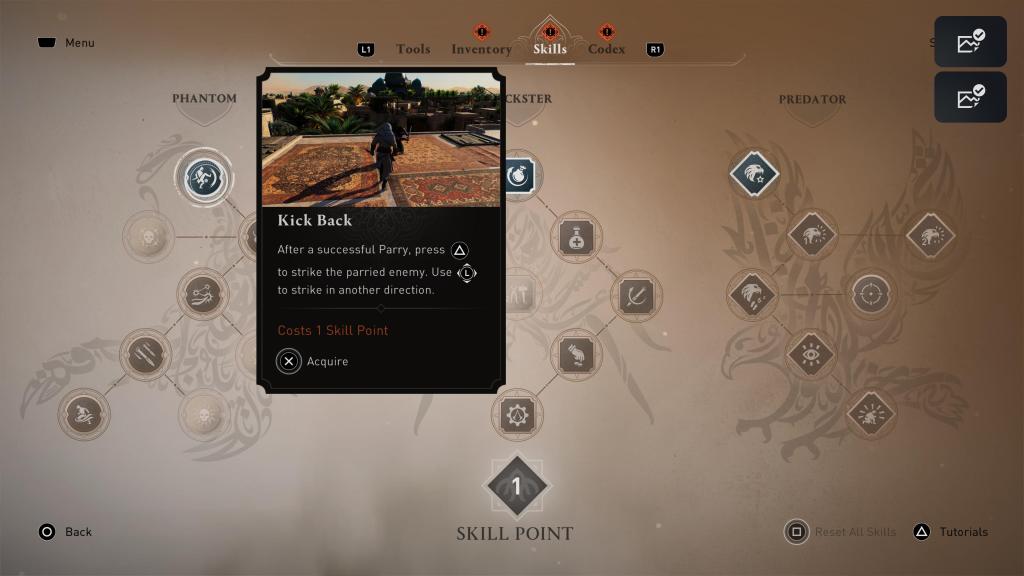The height and width of the screenshot is (576, 1024).
Task: Choose the eagle level 1 skill node
Action: click(x=811, y=236)
